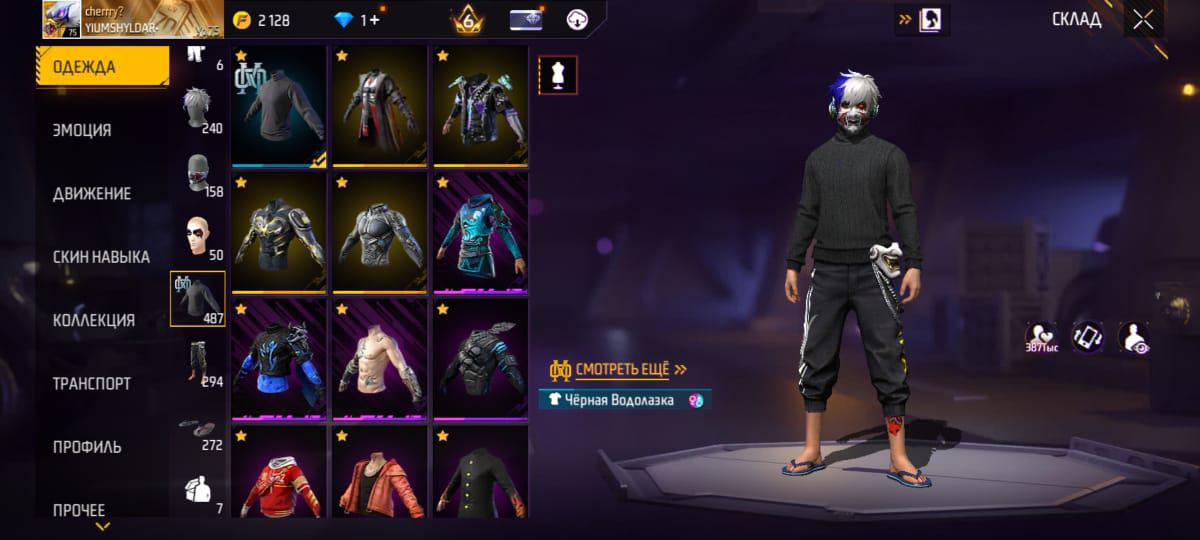This screenshot has height=540, width=1200.
Task: Open the footwear subcategory showing 272
Action: pyautogui.click(x=197, y=430)
